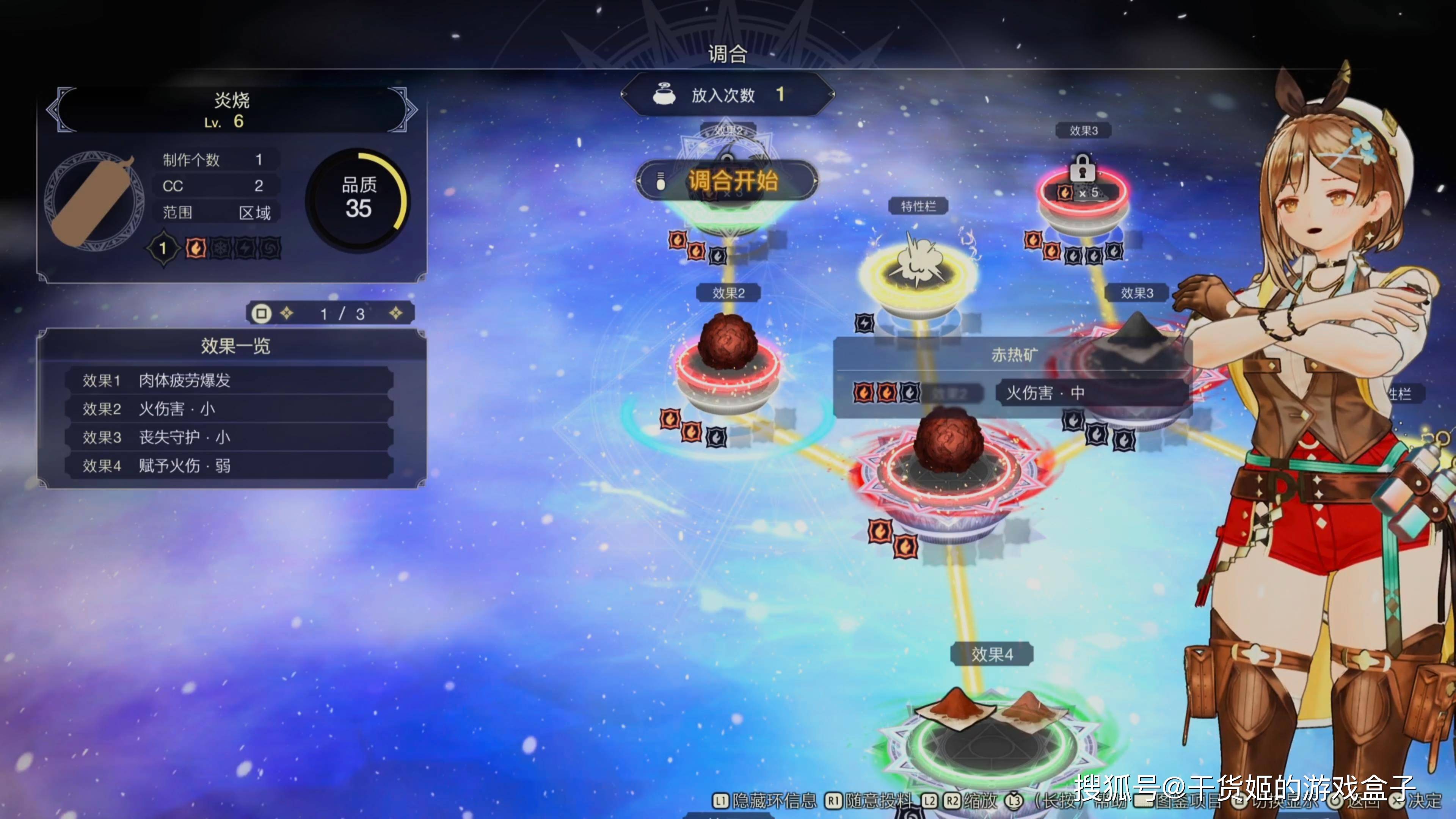
Task: Go to previous page of the 1/3 indicator
Action: [287, 313]
